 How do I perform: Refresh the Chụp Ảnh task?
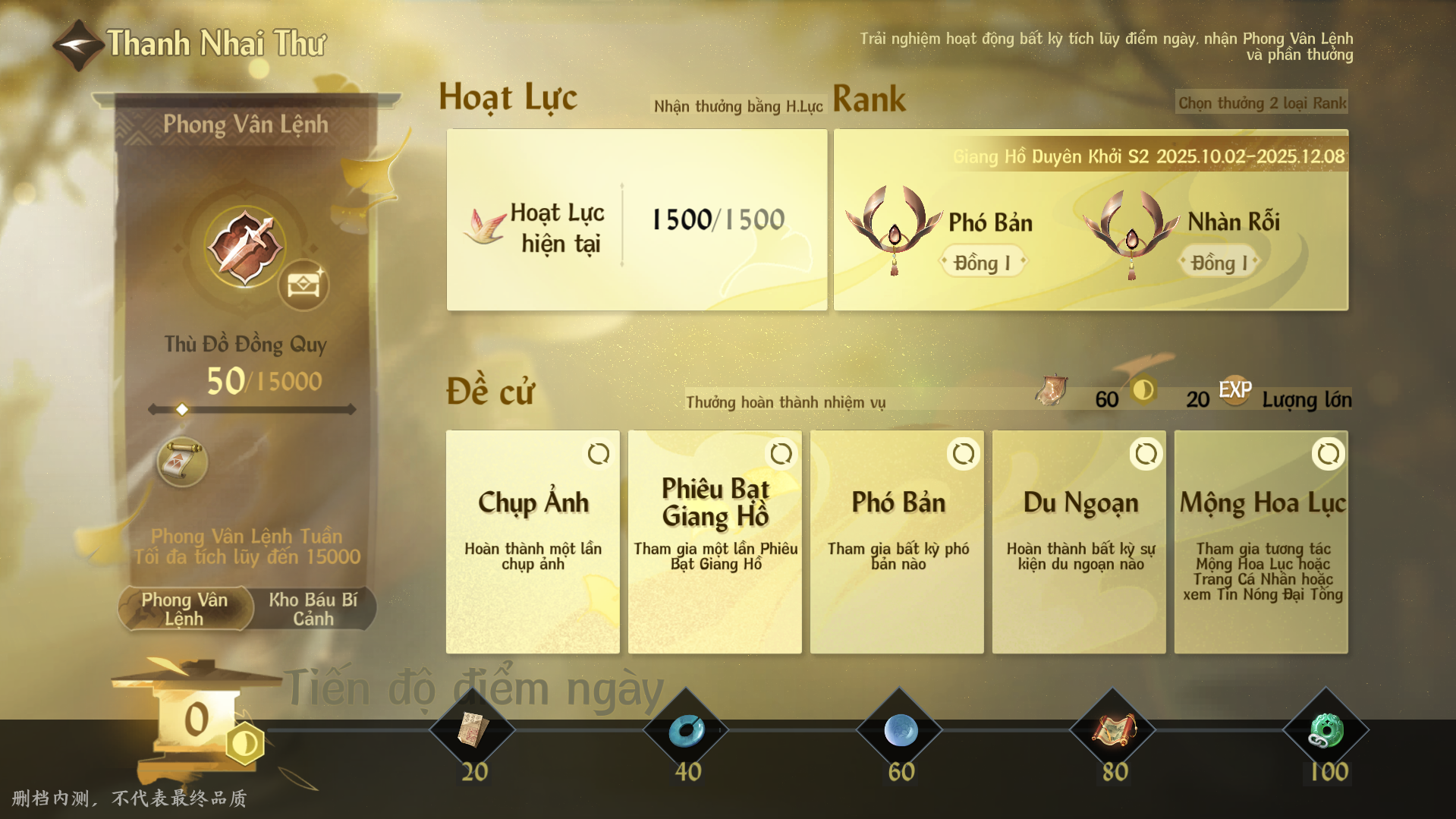click(599, 454)
